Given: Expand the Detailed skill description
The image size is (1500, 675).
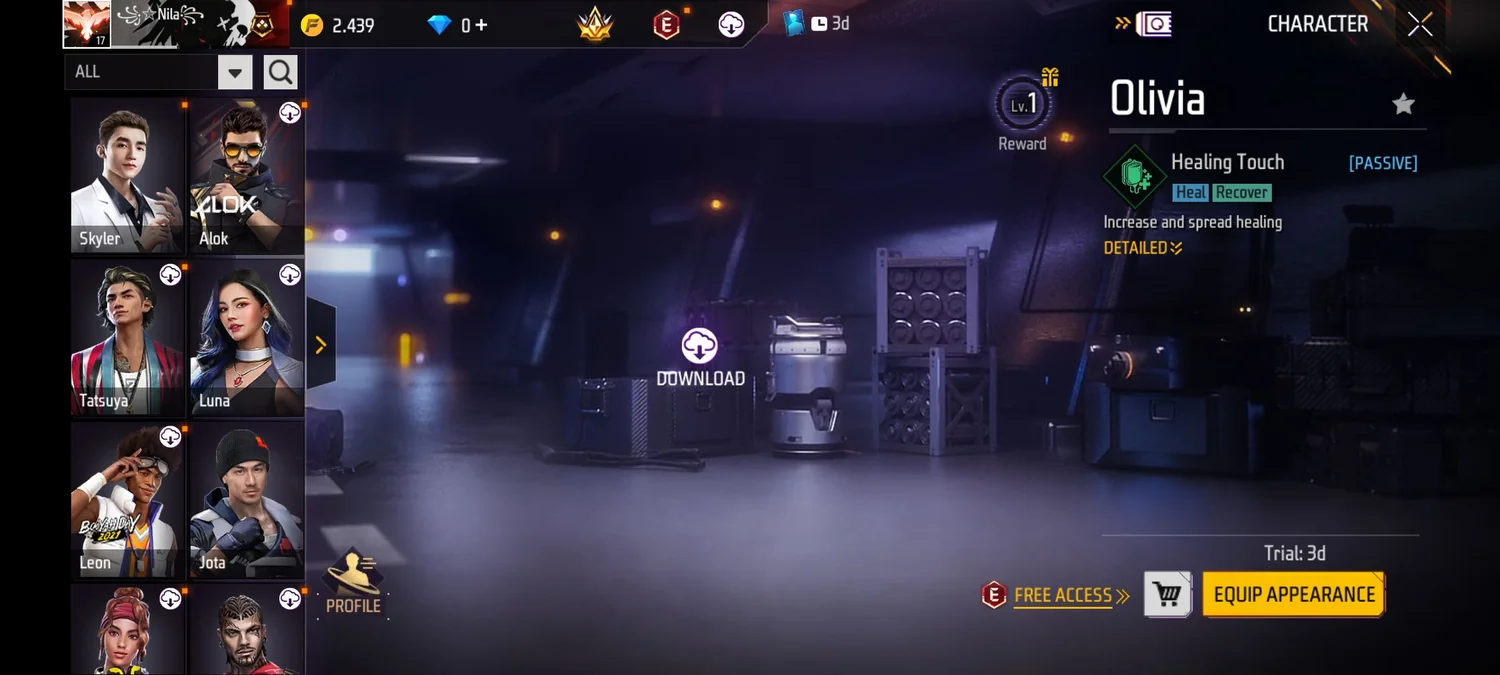Looking at the screenshot, I should click(x=1142, y=248).
